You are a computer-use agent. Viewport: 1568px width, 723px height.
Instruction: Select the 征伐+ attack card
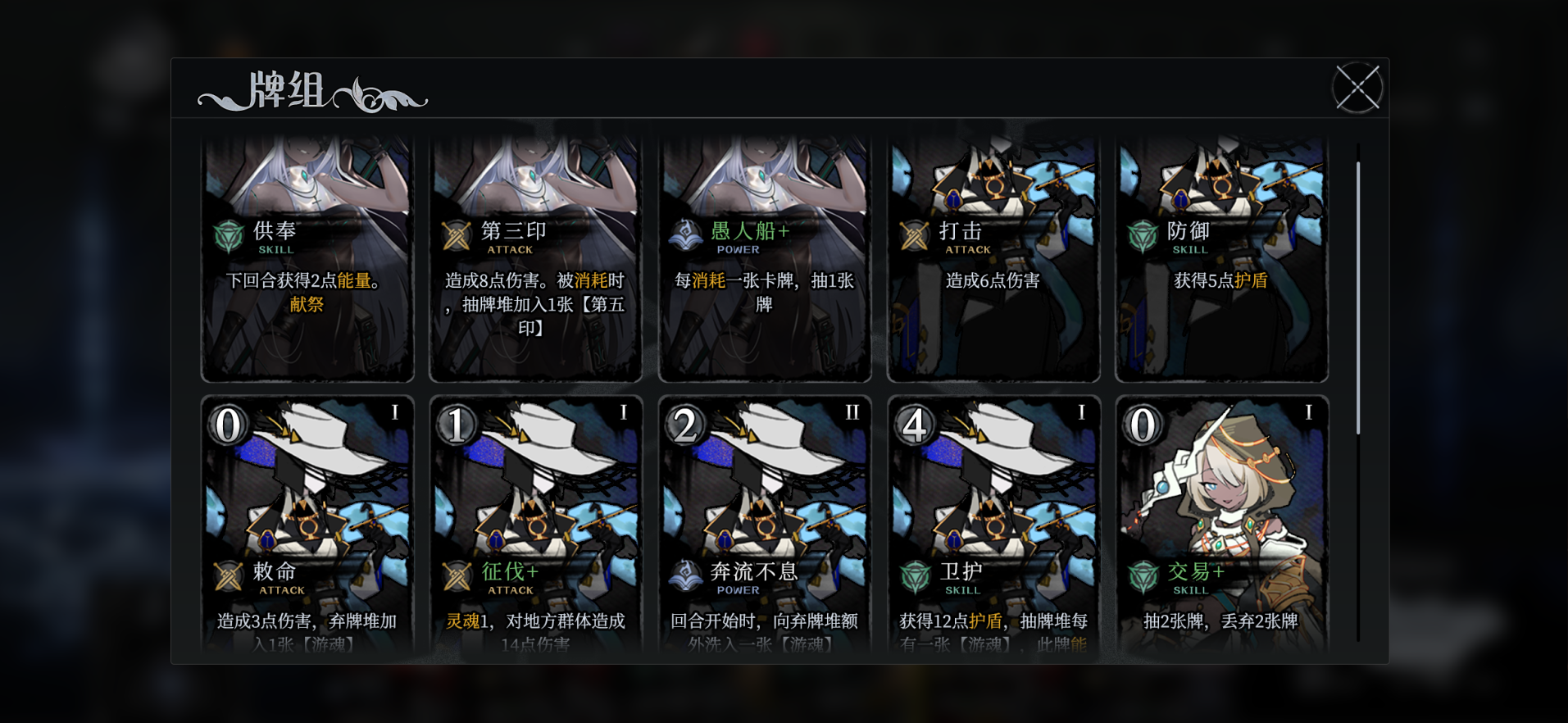(x=535, y=525)
